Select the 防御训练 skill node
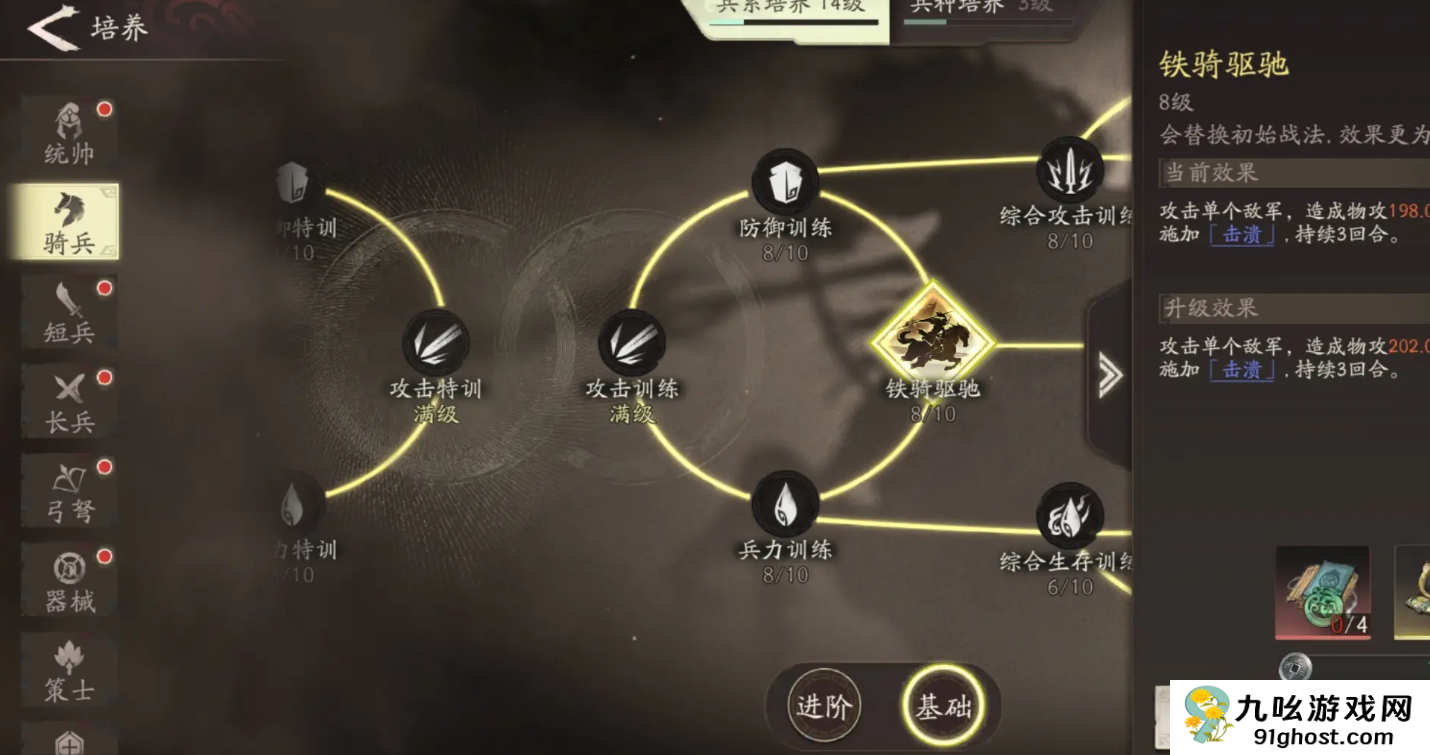Screen dimensions: 1430x755 point(785,184)
